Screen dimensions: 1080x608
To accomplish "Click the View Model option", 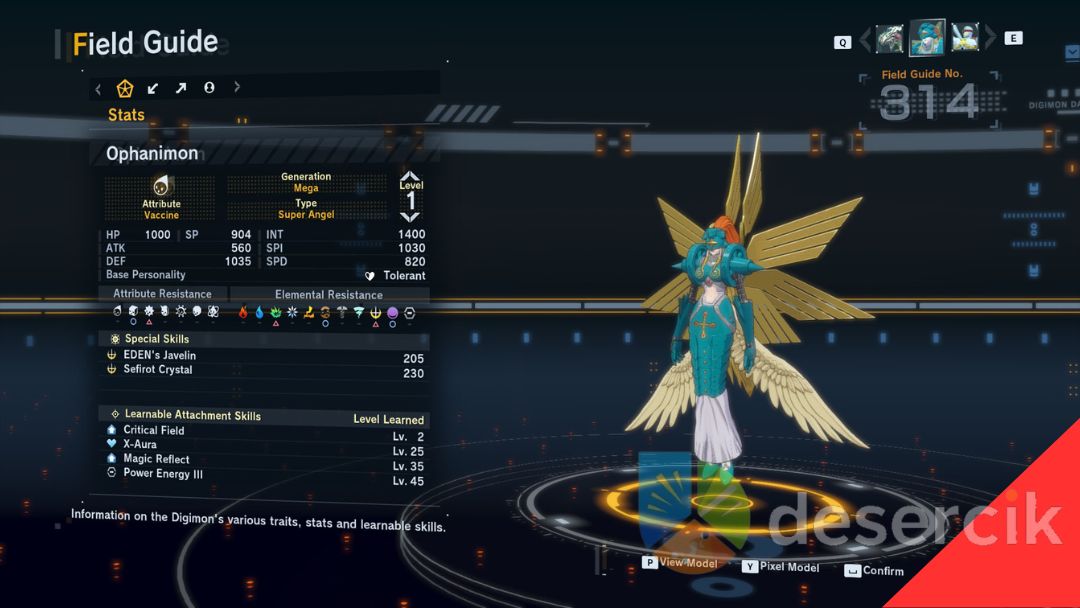I will click(x=688, y=563).
